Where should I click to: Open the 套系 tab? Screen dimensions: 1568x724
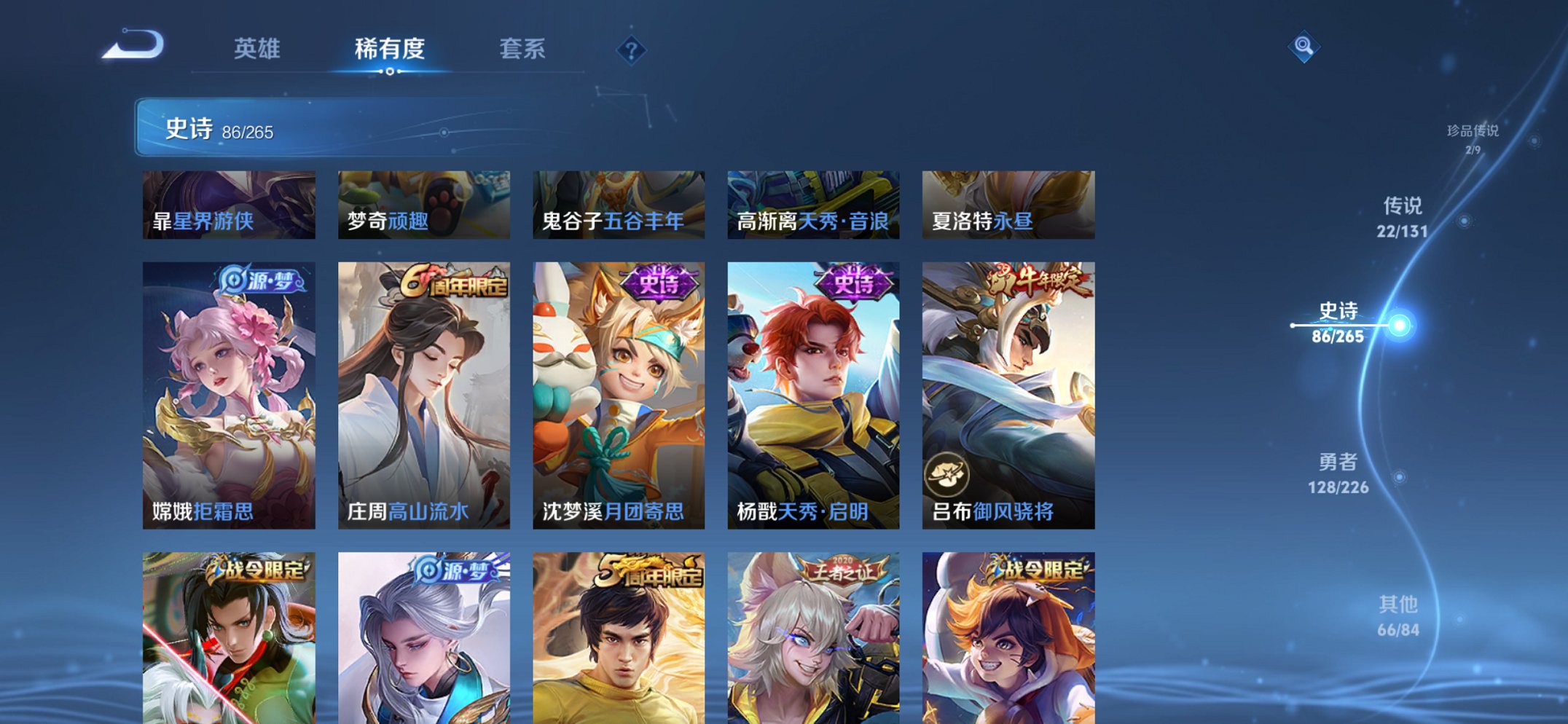click(x=524, y=50)
